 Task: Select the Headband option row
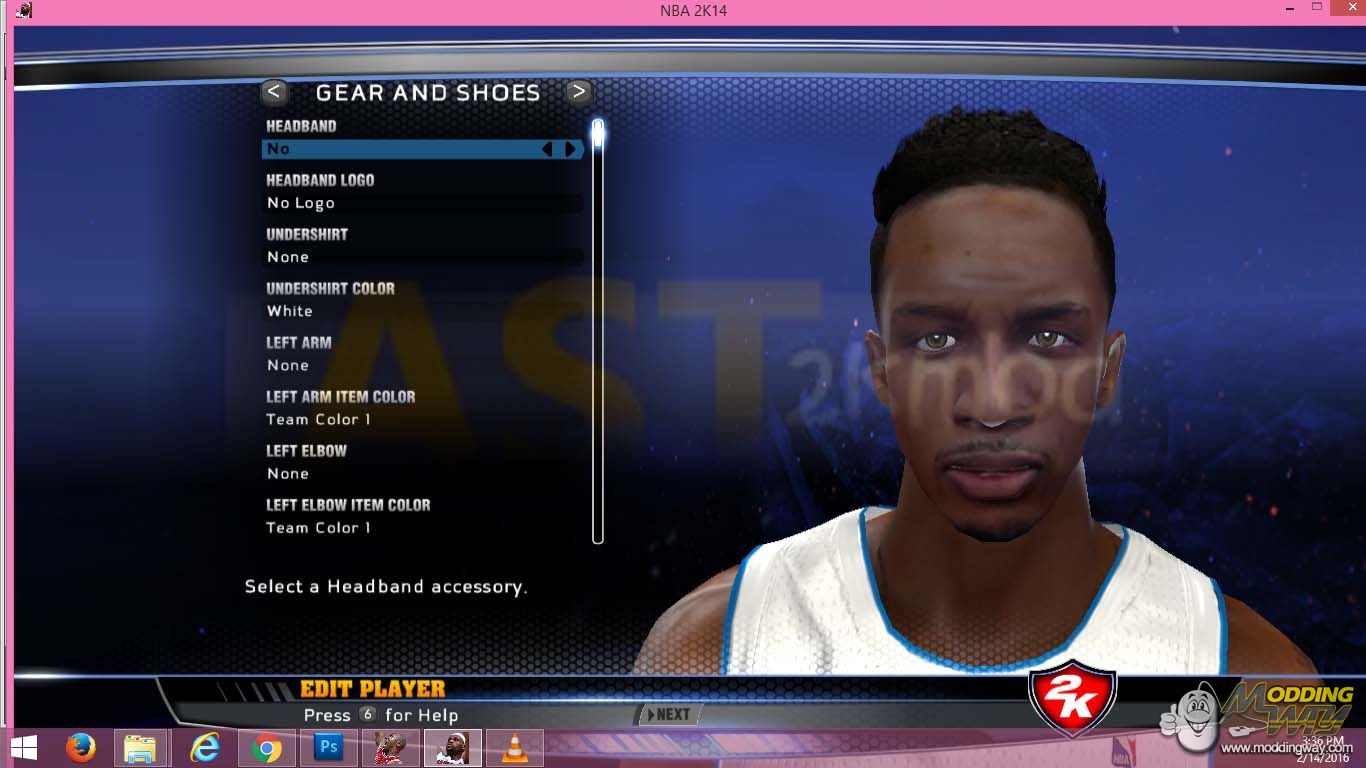[400, 149]
